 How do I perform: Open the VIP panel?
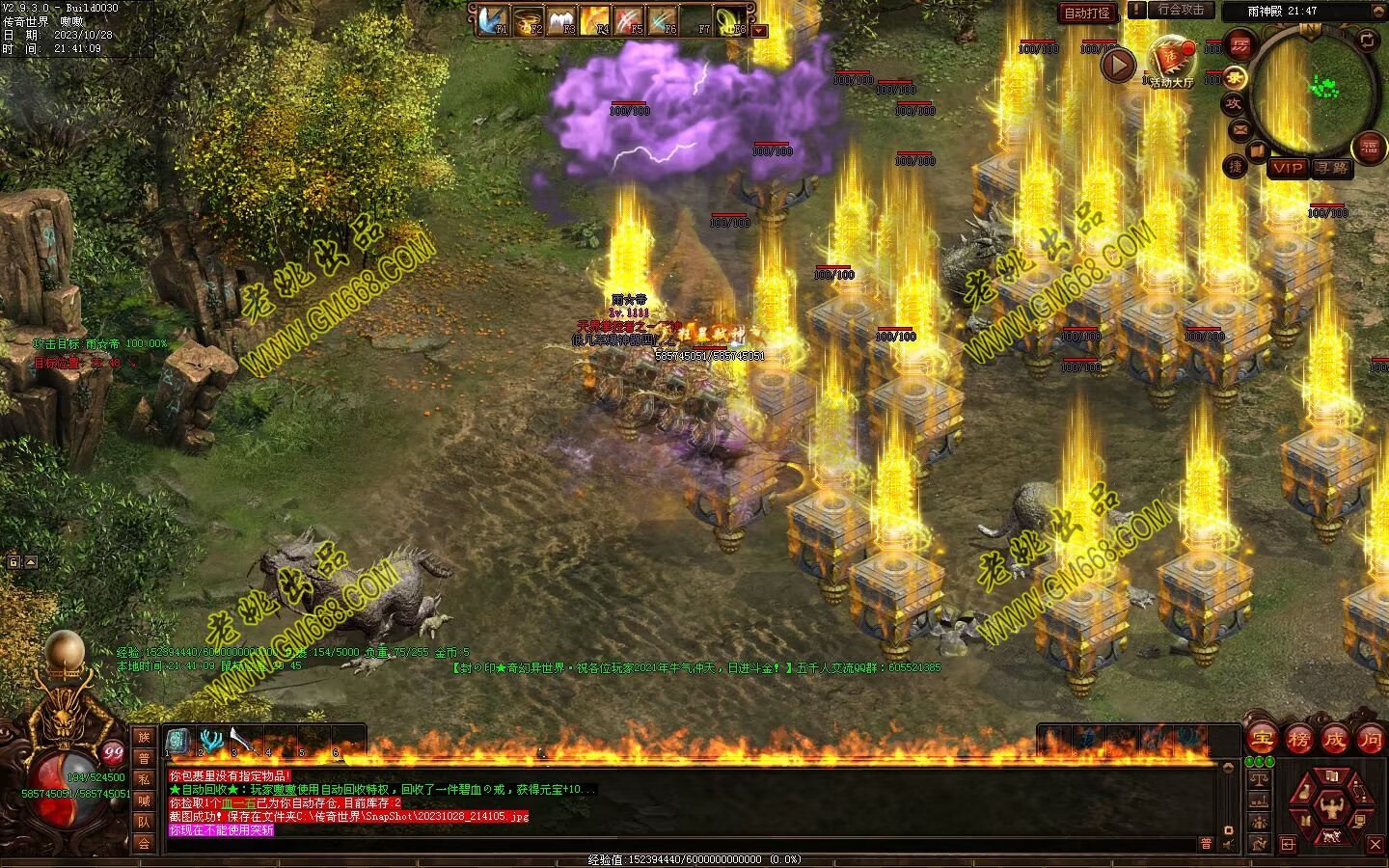click(1287, 168)
